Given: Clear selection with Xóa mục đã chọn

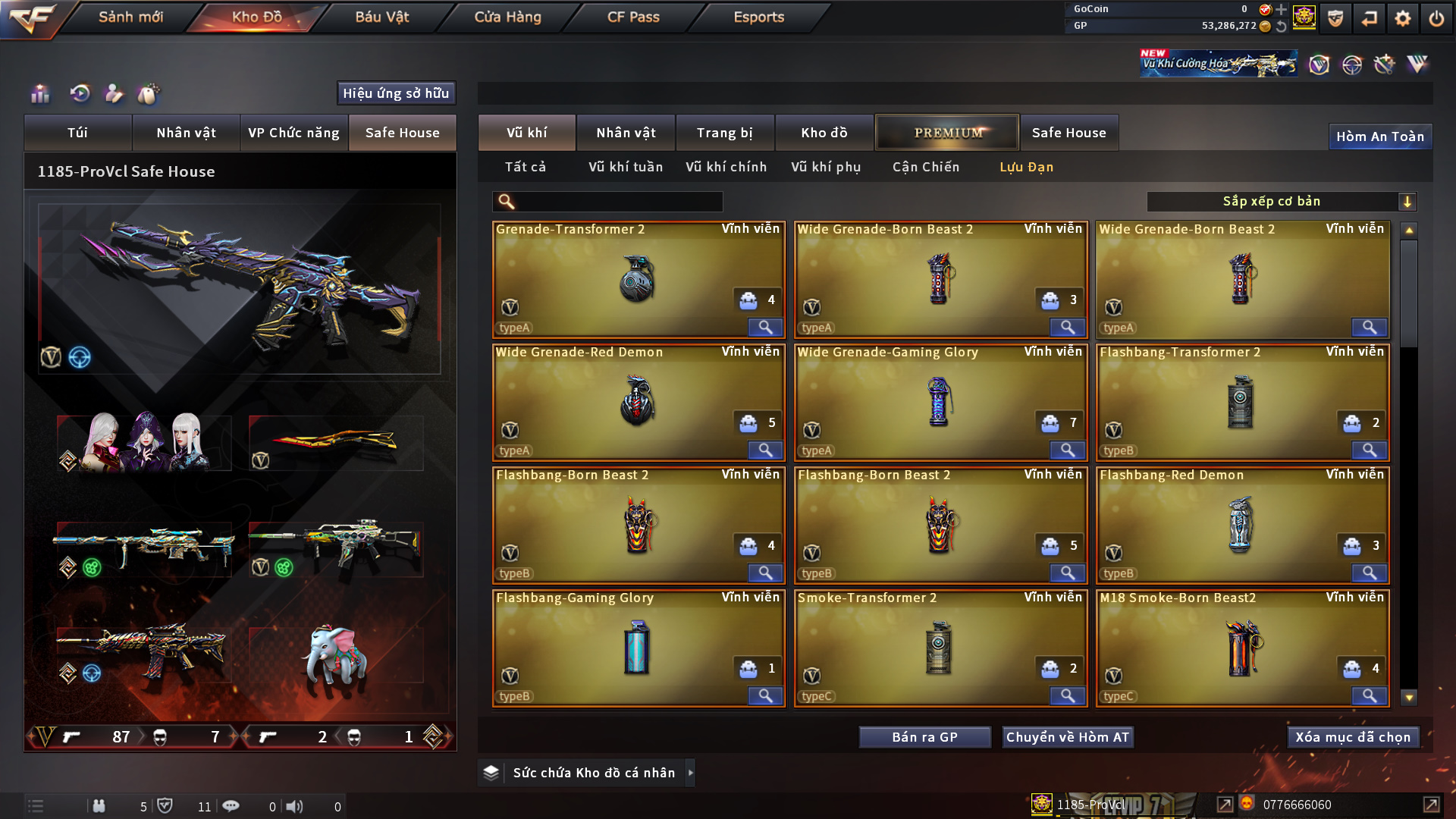Looking at the screenshot, I should tap(1352, 737).
